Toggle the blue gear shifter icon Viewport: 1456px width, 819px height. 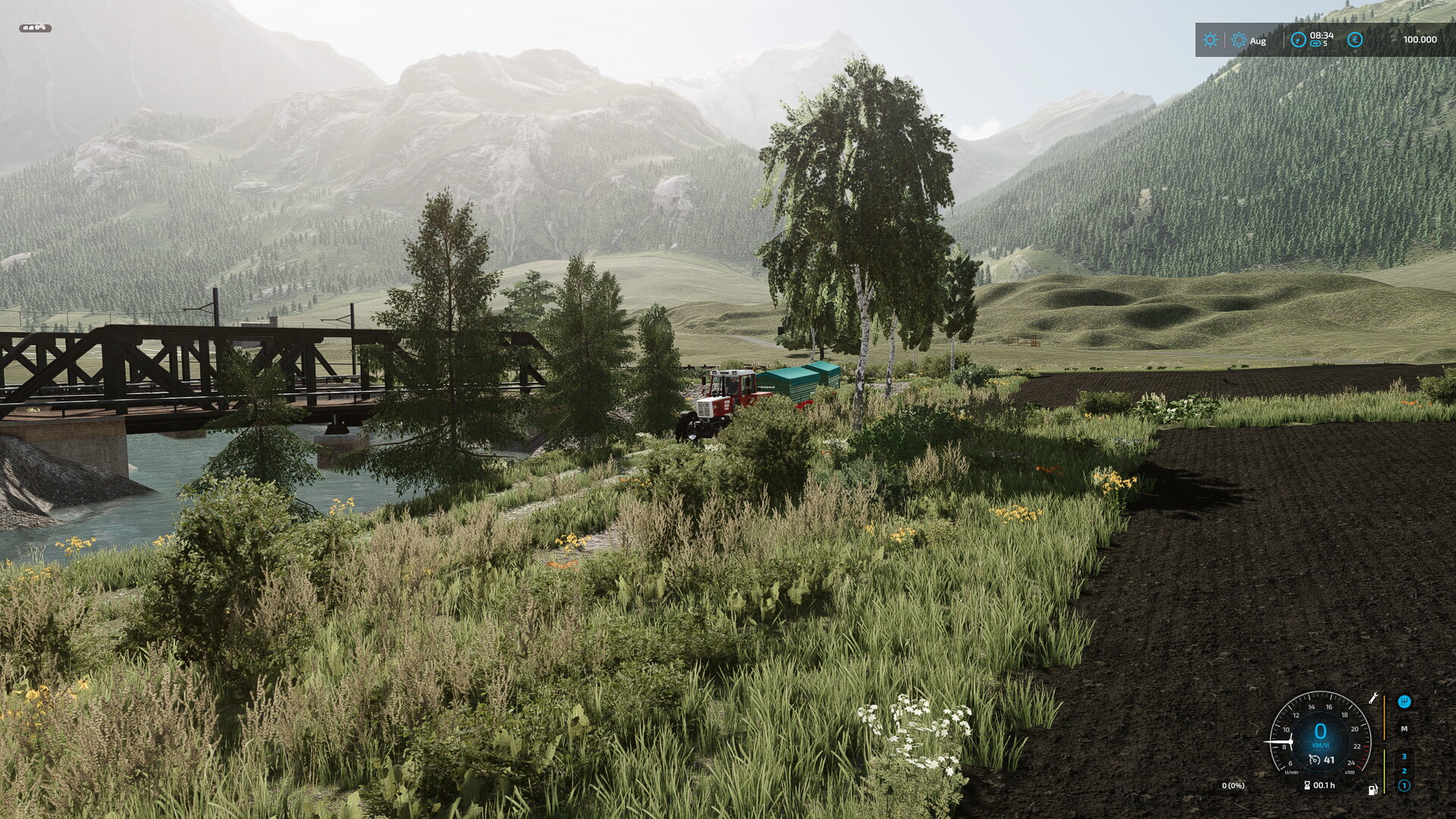[x=1404, y=701]
